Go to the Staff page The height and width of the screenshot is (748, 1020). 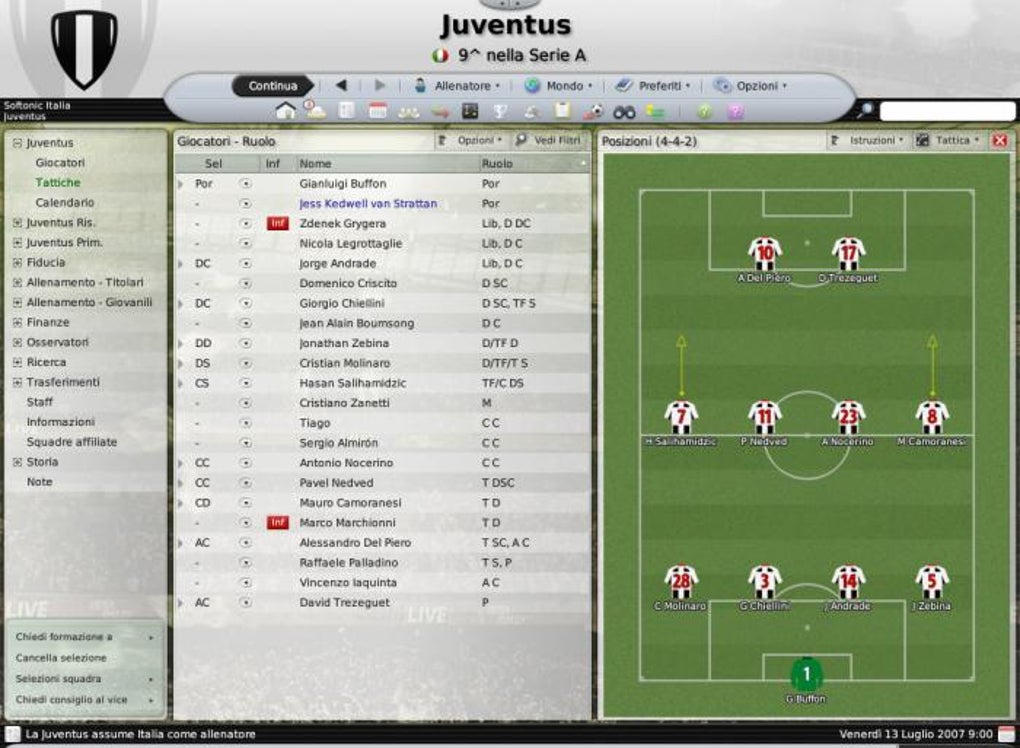(40, 402)
